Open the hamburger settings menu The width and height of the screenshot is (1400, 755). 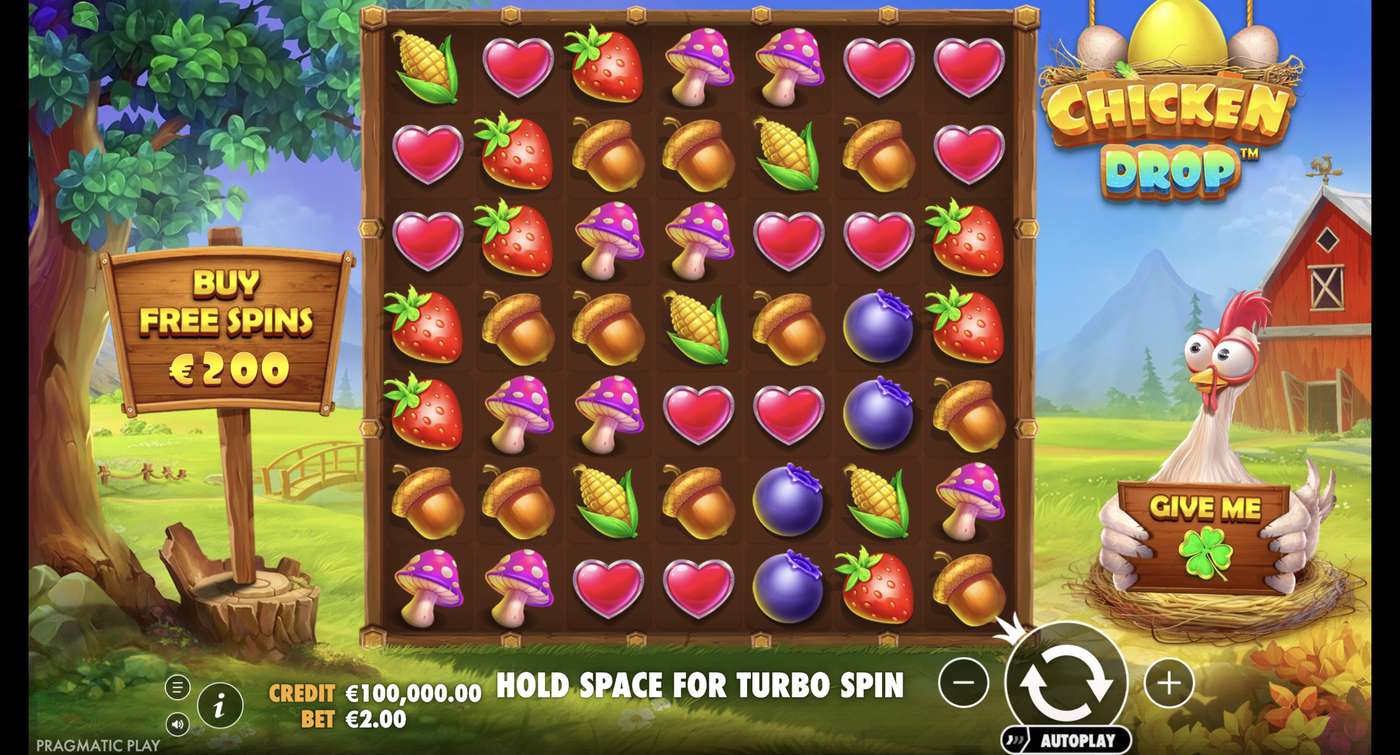[x=180, y=687]
